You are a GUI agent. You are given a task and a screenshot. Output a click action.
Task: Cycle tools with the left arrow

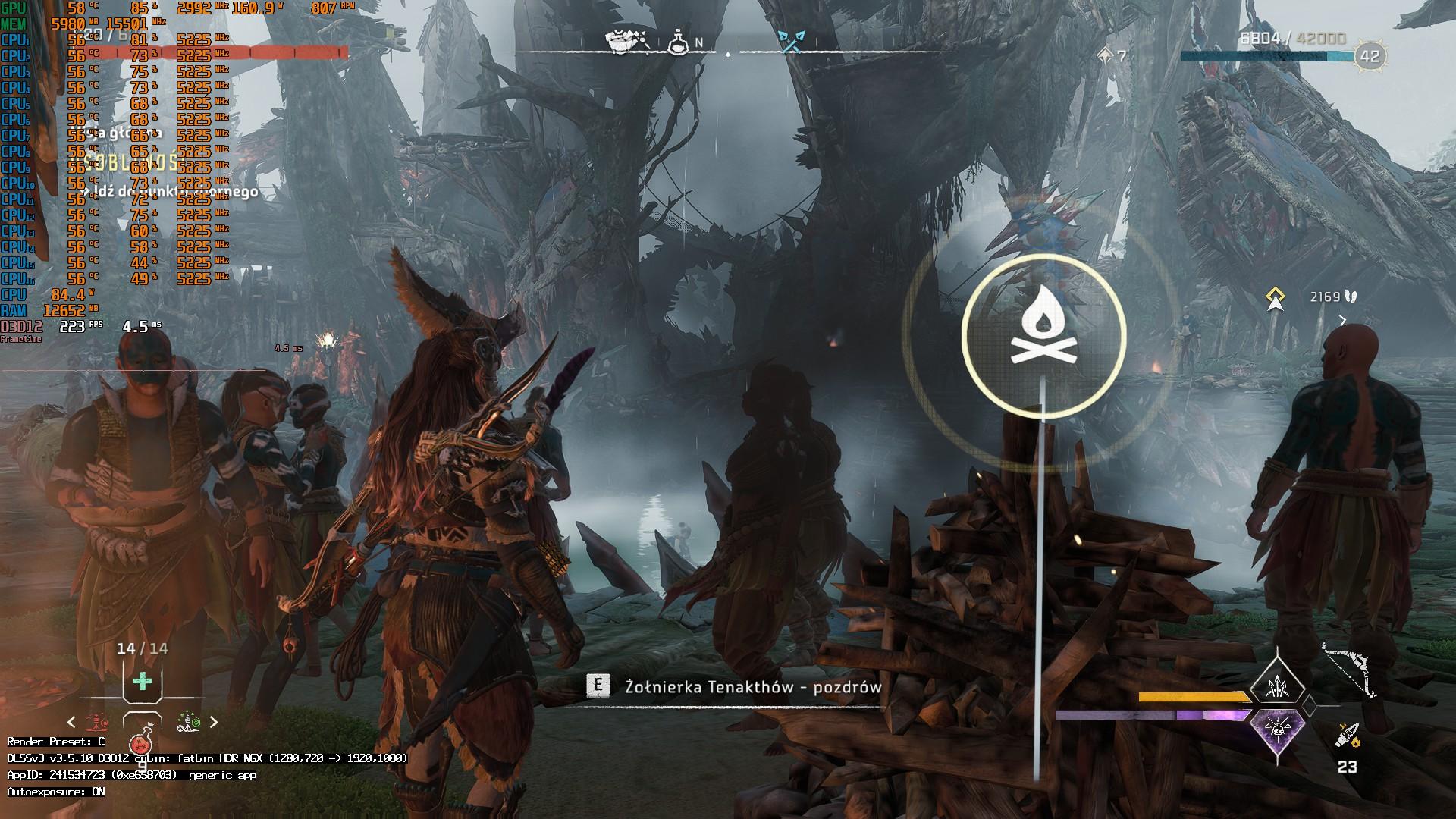coord(71,722)
